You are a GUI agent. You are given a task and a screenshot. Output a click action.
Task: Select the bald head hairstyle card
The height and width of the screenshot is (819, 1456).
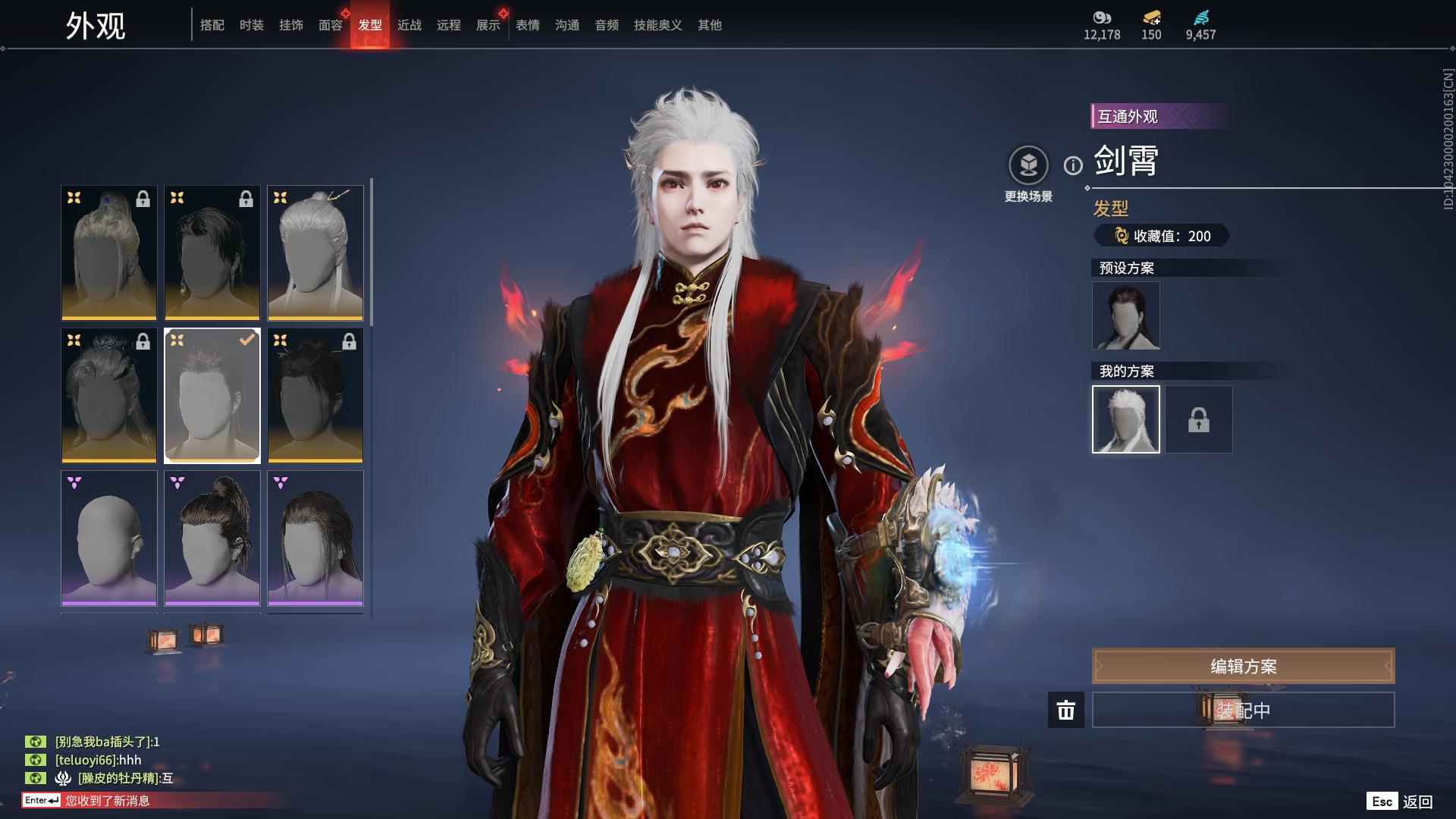click(x=109, y=538)
